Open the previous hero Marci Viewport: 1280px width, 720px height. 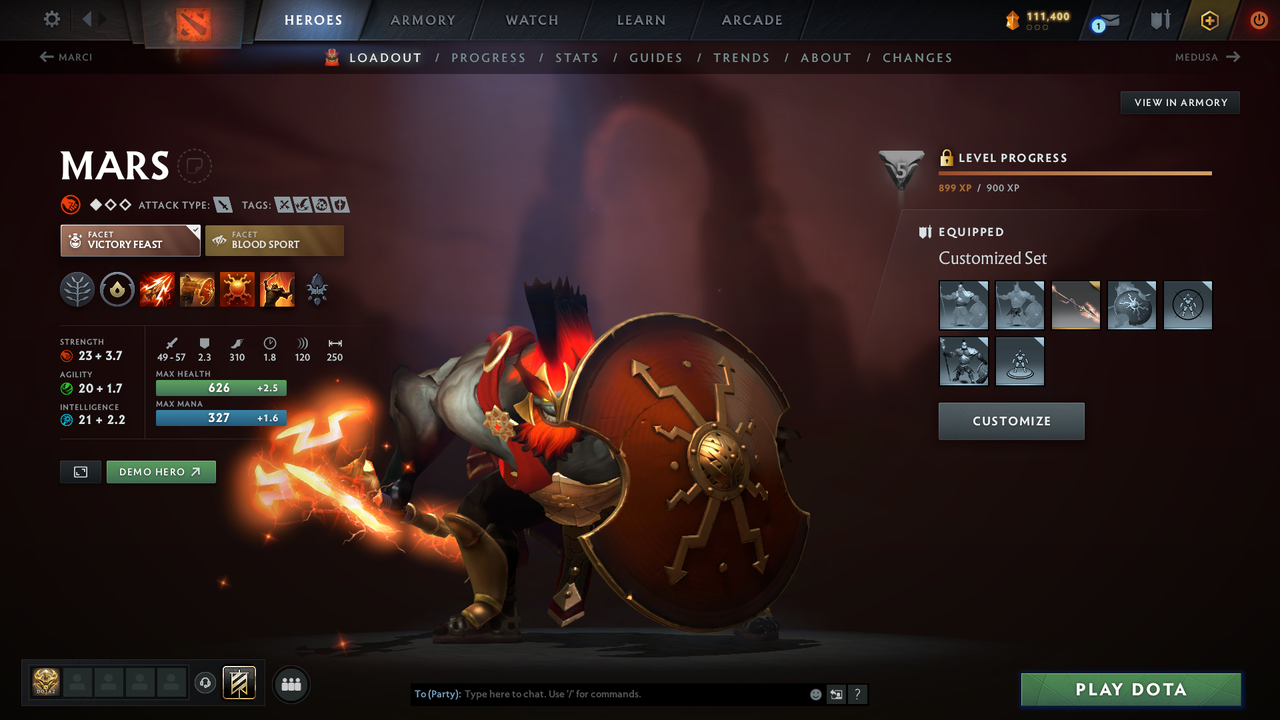(66, 57)
